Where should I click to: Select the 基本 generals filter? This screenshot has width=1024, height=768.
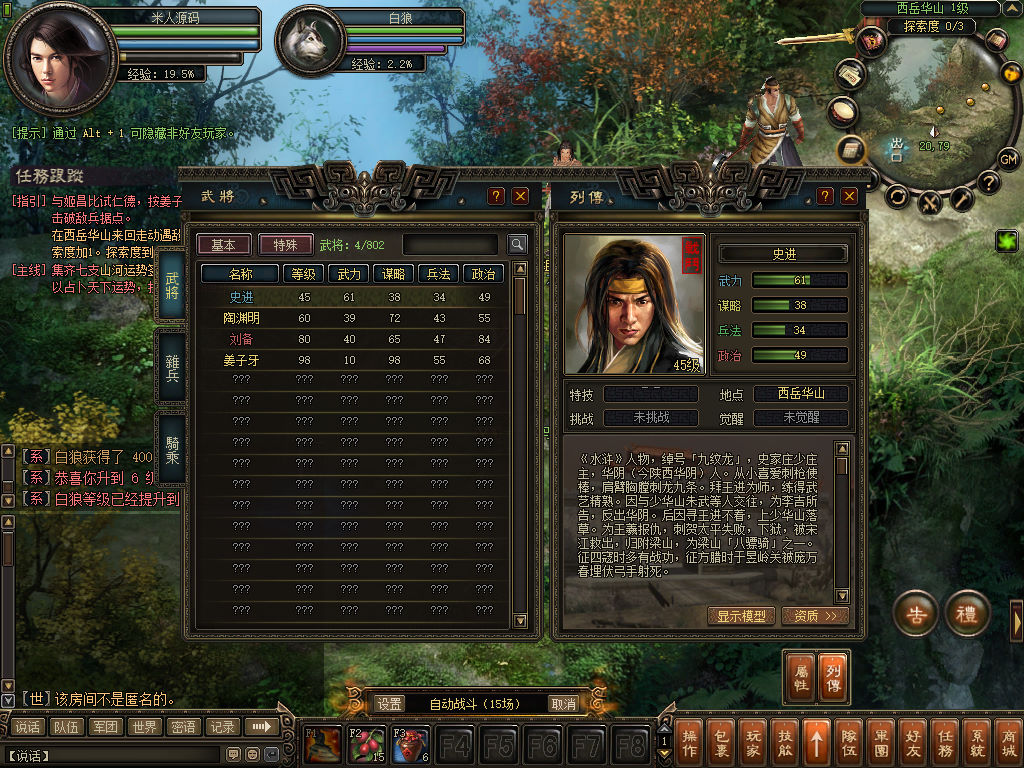224,245
